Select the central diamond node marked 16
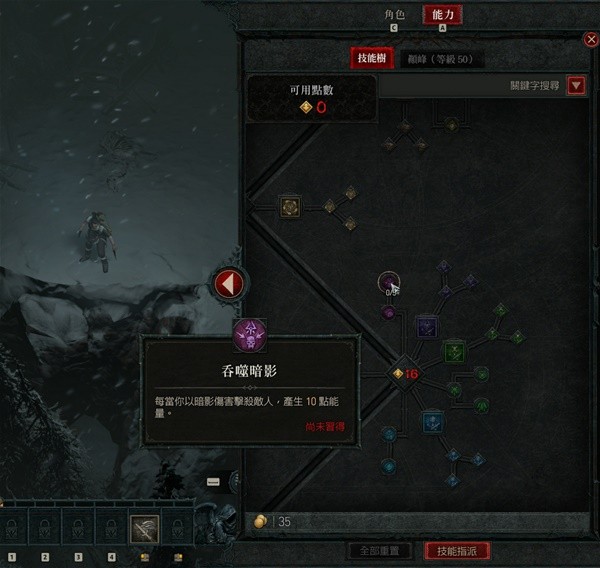 [403, 374]
